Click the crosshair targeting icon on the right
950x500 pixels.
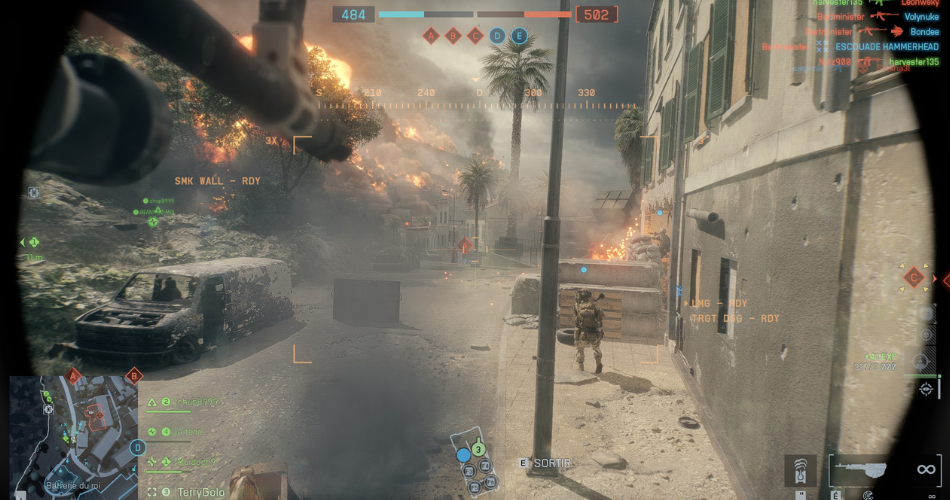pos(926,388)
